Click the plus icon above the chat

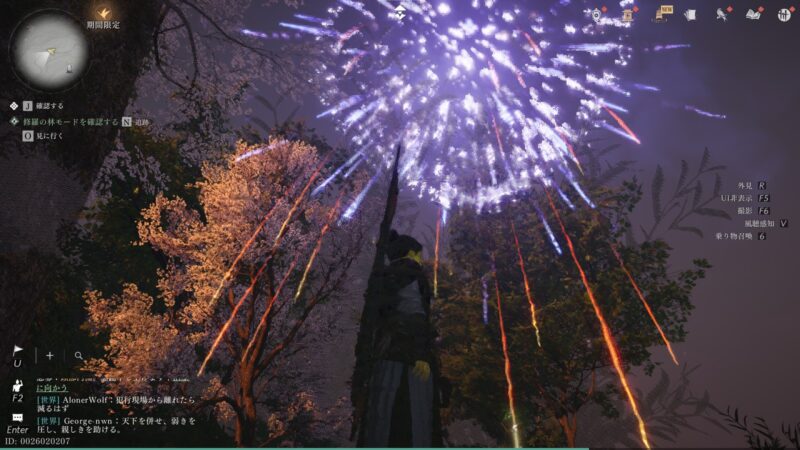pos(50,355)
